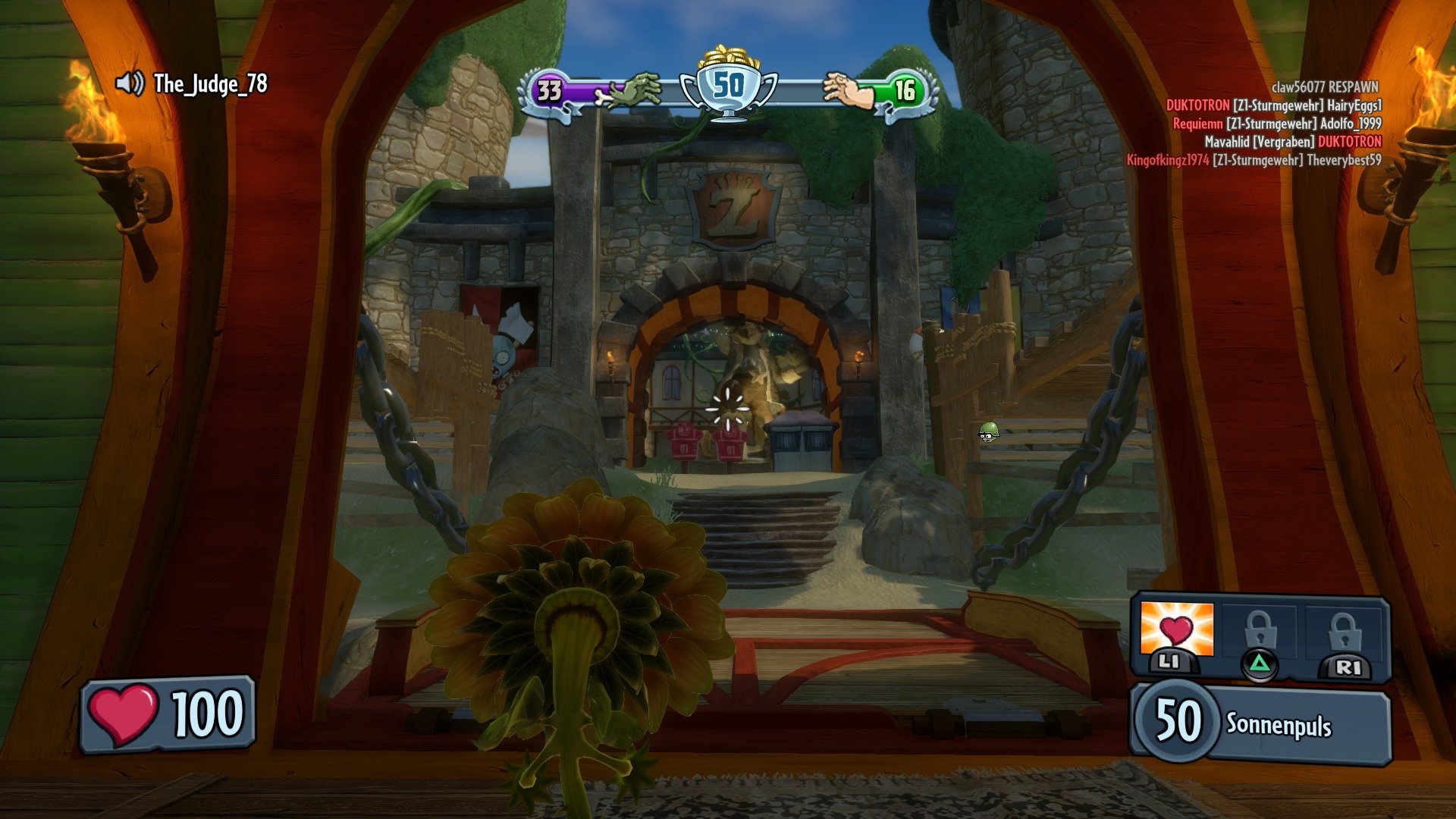Click the crosshair at screen center
The image size is (1456, 819).
point(730,408)
